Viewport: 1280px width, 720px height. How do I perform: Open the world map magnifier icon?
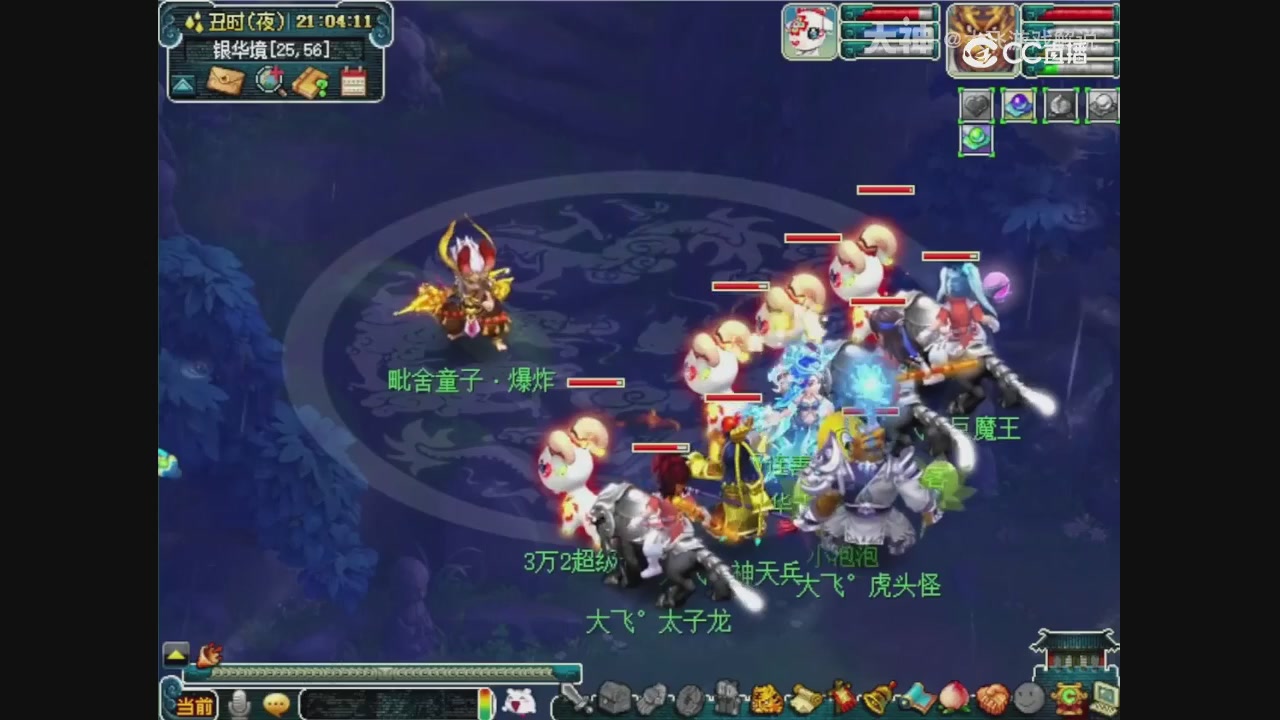[x=270, y=81]
